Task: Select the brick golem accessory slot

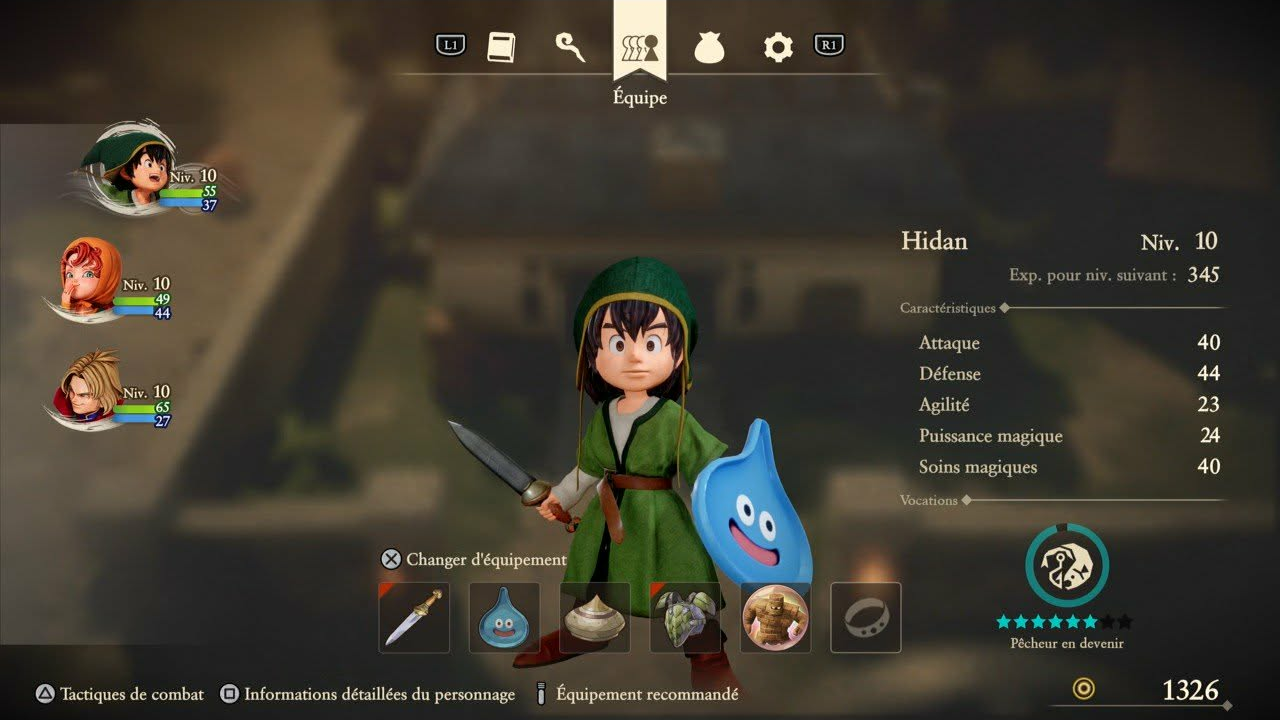Action: click(x=776, y=618)
